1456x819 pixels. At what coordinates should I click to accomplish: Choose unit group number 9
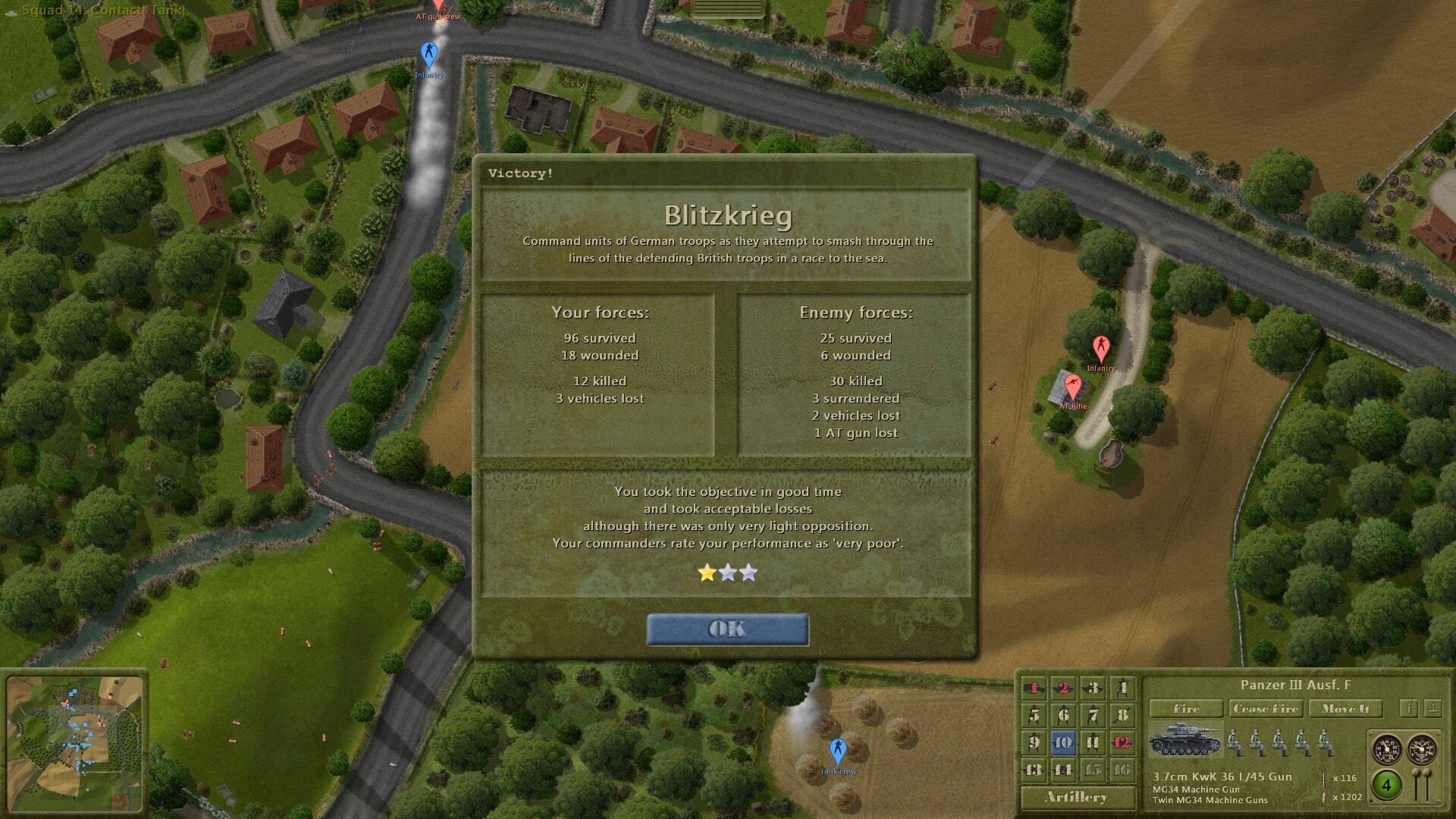point(1034,742)
